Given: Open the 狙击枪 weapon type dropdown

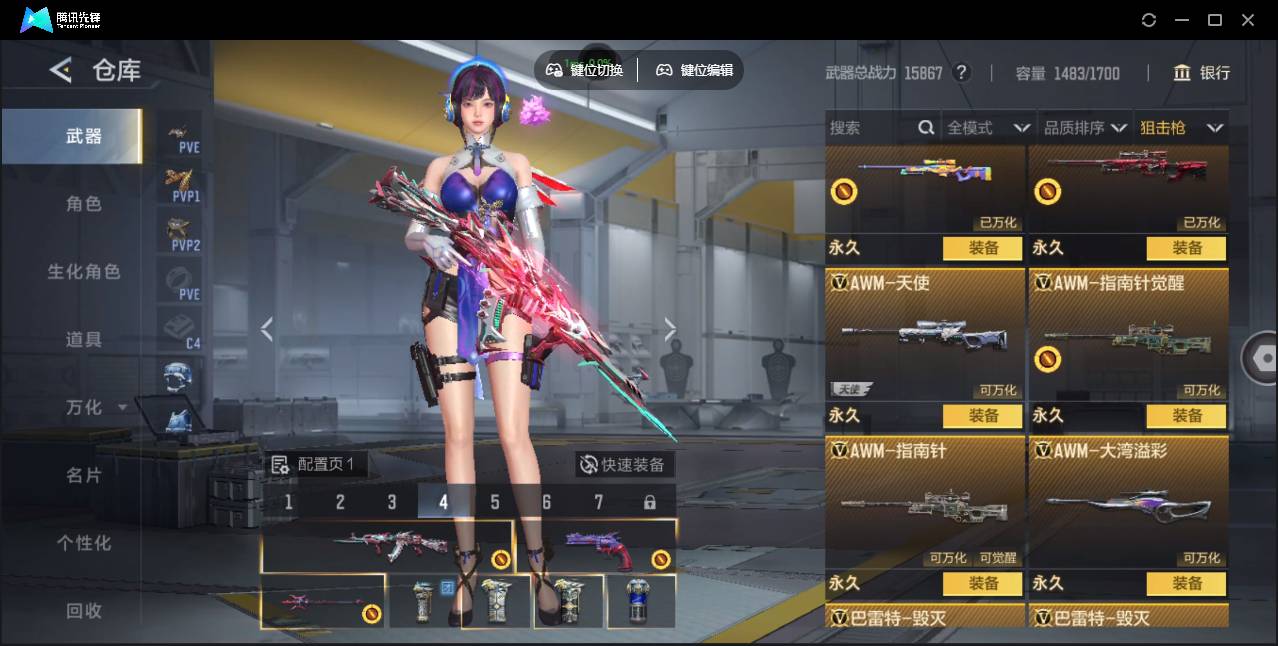Looking at the screenshot, I should pyautogui.click(x=1181, y=128).
